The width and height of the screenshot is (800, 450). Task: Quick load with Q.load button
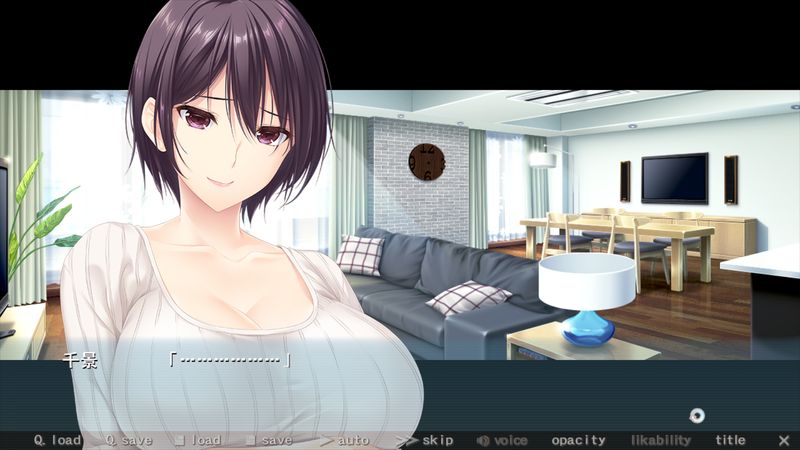tap(57, 440)
